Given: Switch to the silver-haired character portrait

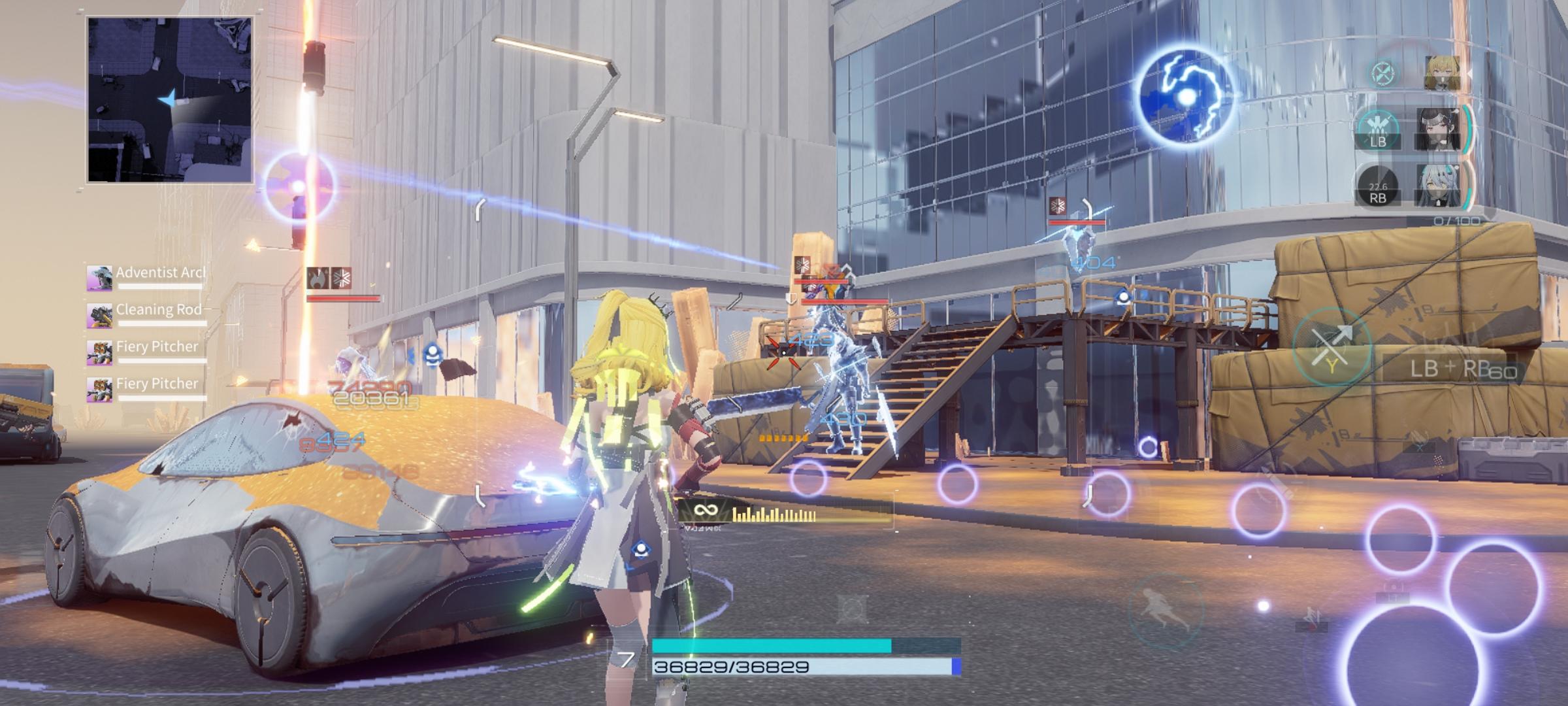Looking at the screenshot, I should tap(1437, 185).
